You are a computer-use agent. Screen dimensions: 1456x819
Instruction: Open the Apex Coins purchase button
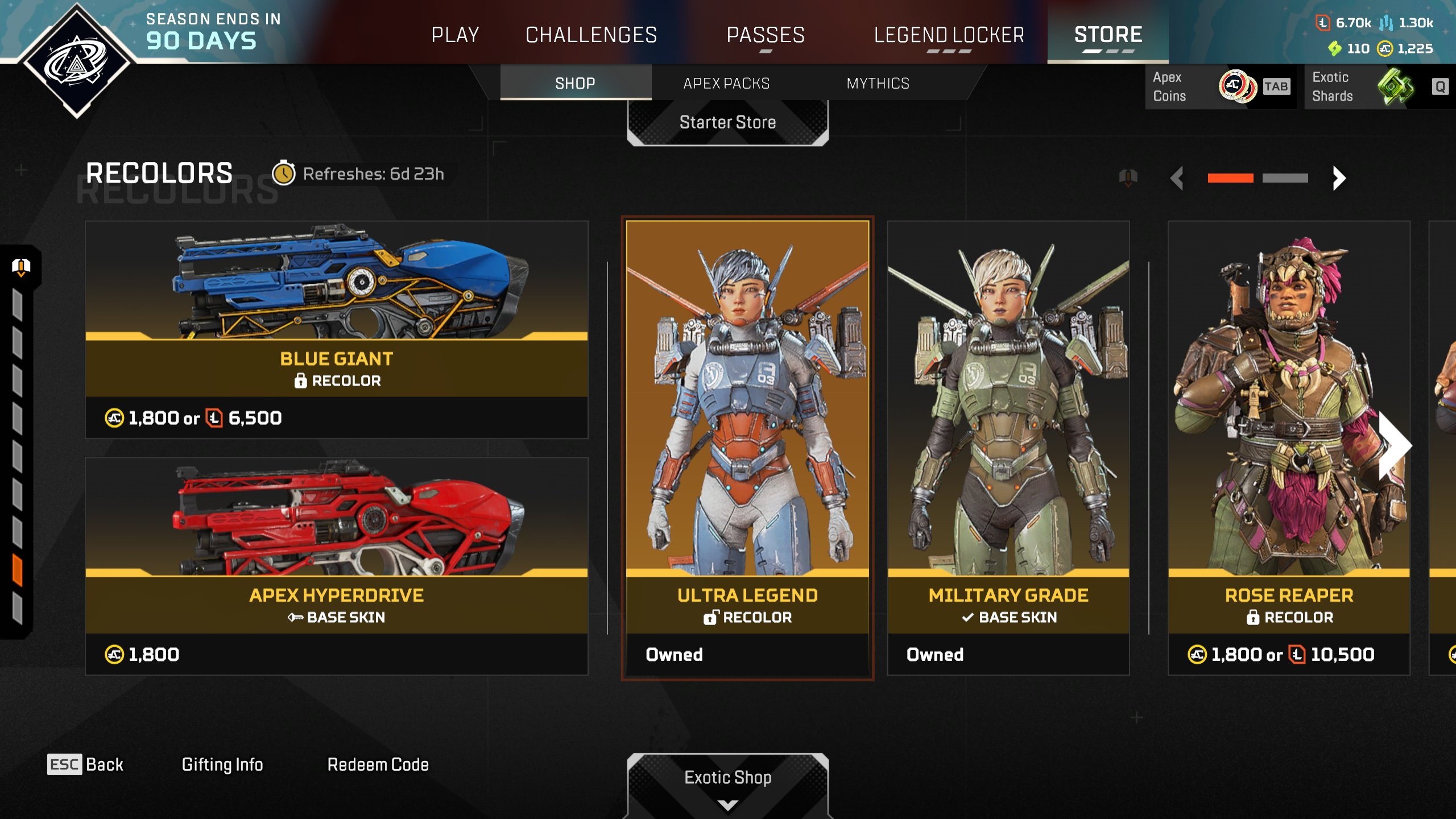(x=1219, y=86)
